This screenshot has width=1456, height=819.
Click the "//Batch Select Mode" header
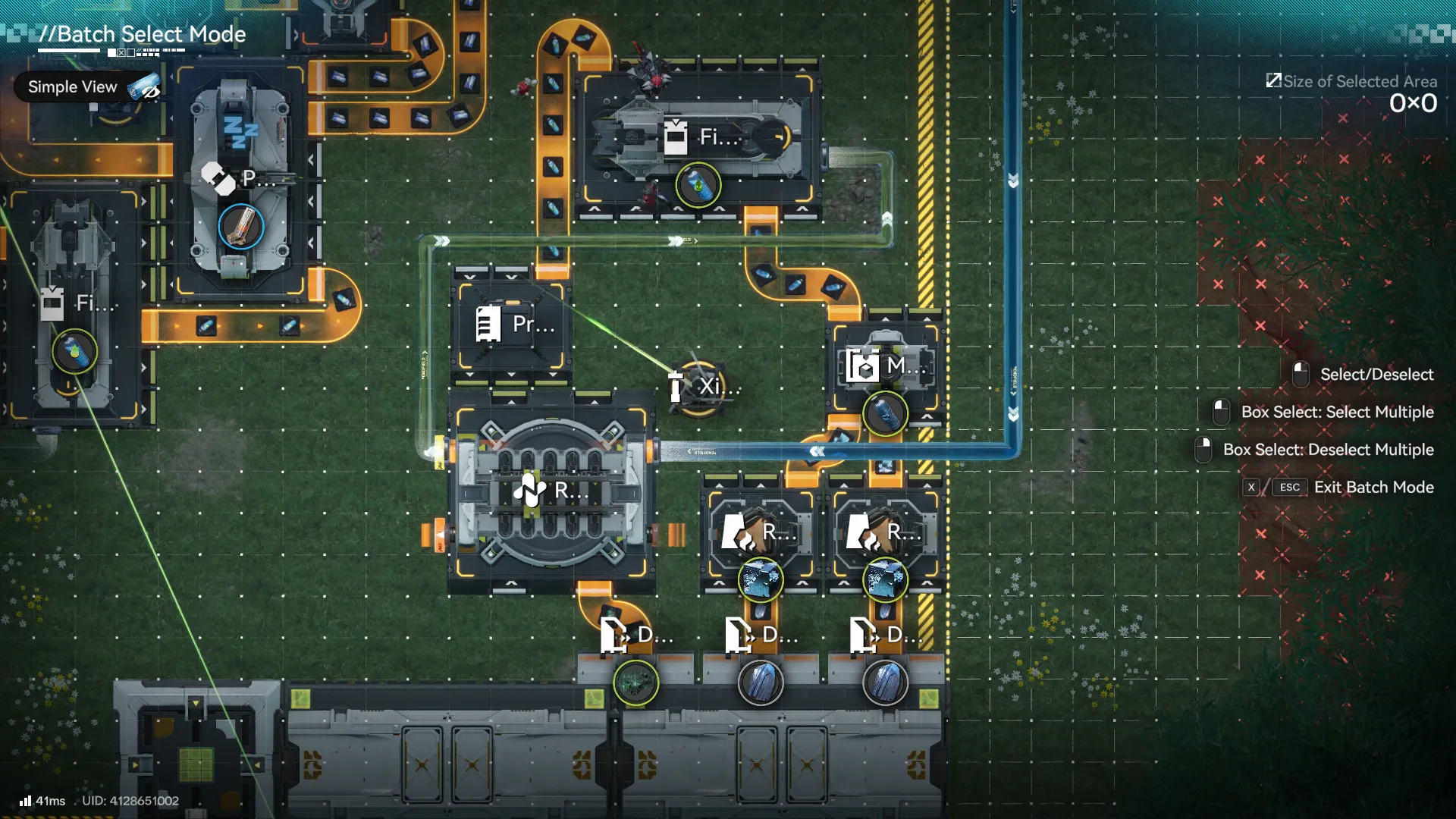(144, 33)
